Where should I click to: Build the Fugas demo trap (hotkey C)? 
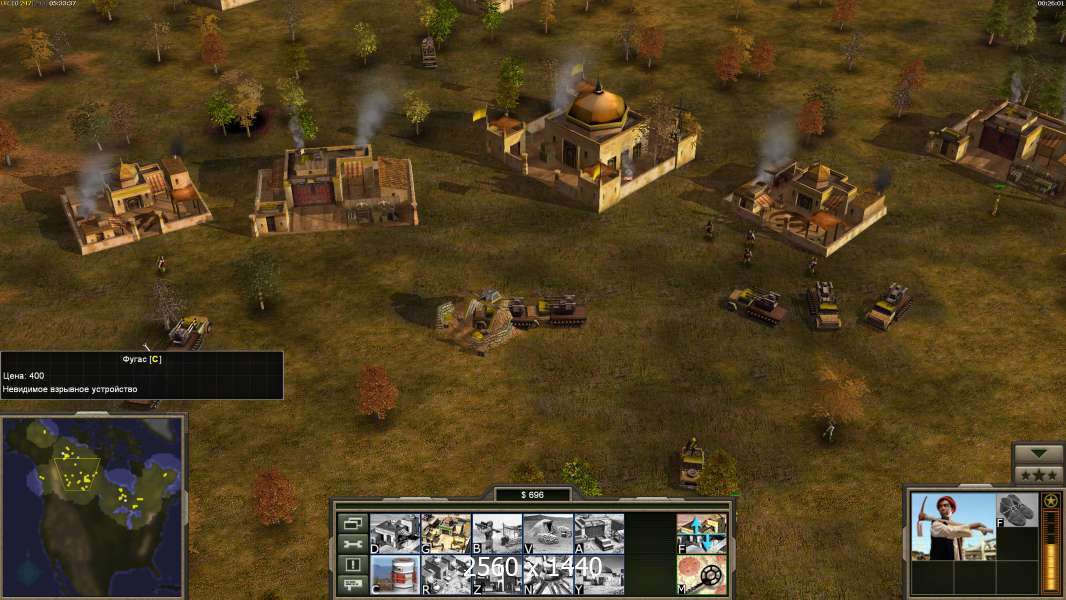pyautogui.click(x=394, y=574)
